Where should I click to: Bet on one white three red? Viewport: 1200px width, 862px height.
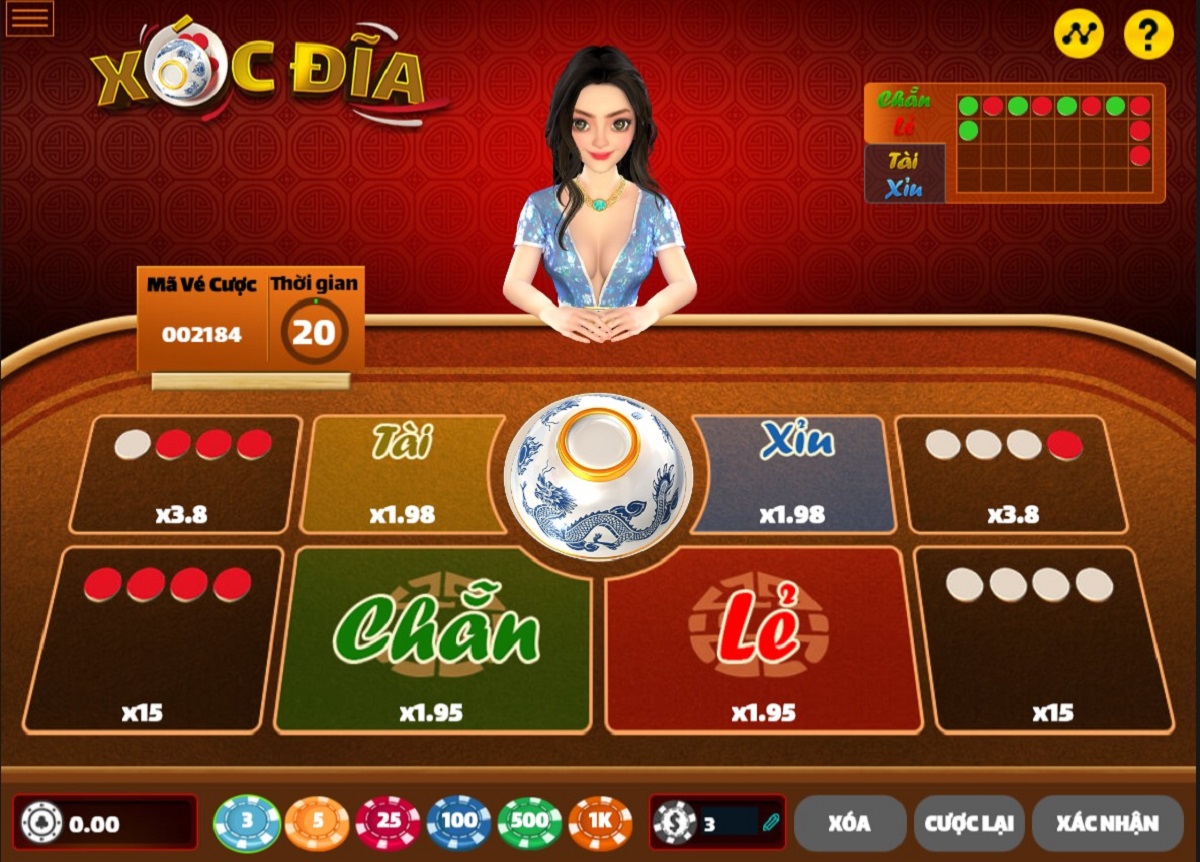tap(185, 474)
